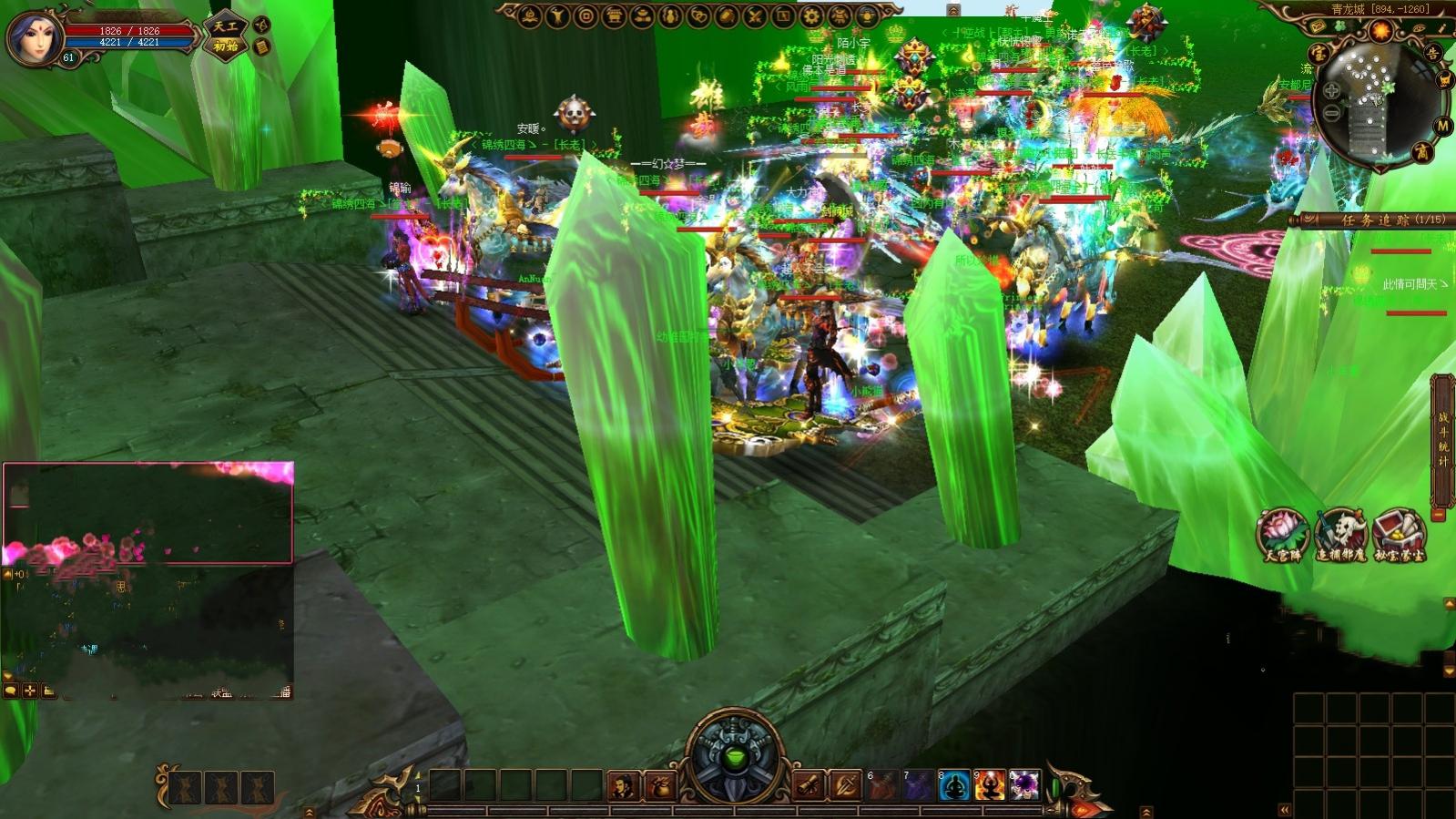Open the 秘宝鉴宝 treasure chest icon
Image resolution: width=1456 pixels, height=819 pixels.
[1400, 535]
